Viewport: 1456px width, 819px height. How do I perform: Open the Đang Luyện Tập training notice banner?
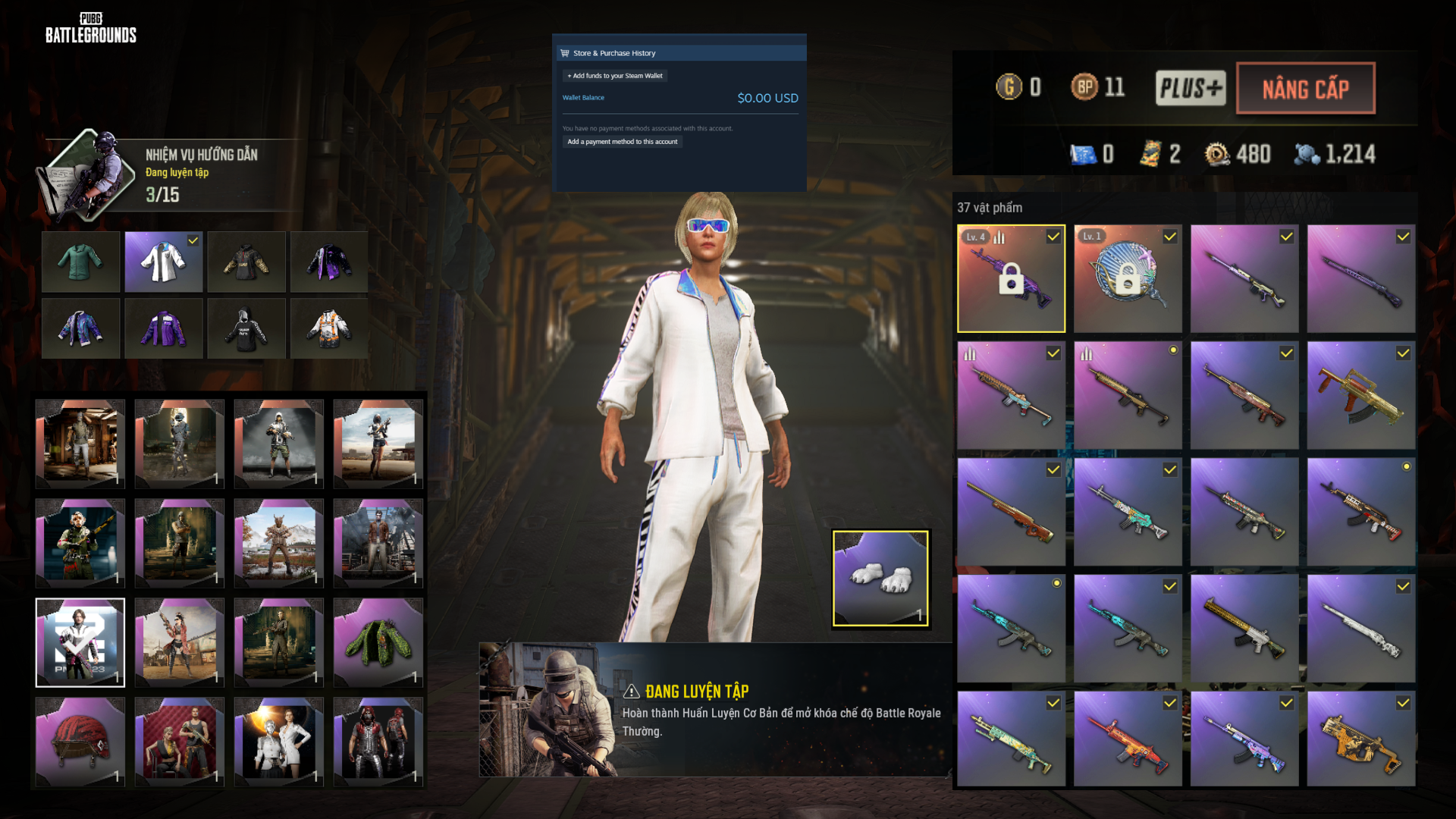click(714, 710)
